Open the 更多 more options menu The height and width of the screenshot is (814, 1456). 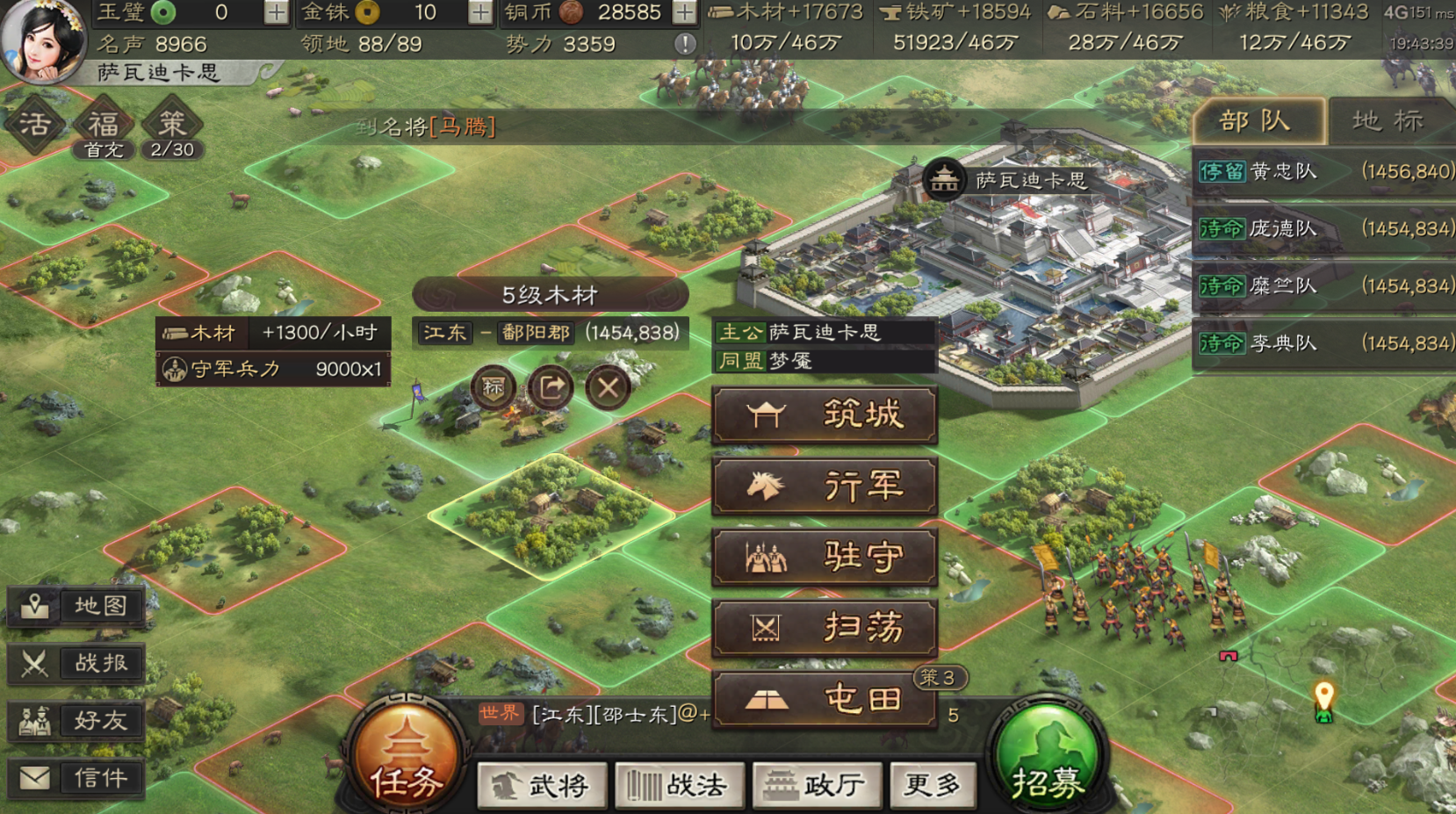pyautogui.click(x=933, y=787)
